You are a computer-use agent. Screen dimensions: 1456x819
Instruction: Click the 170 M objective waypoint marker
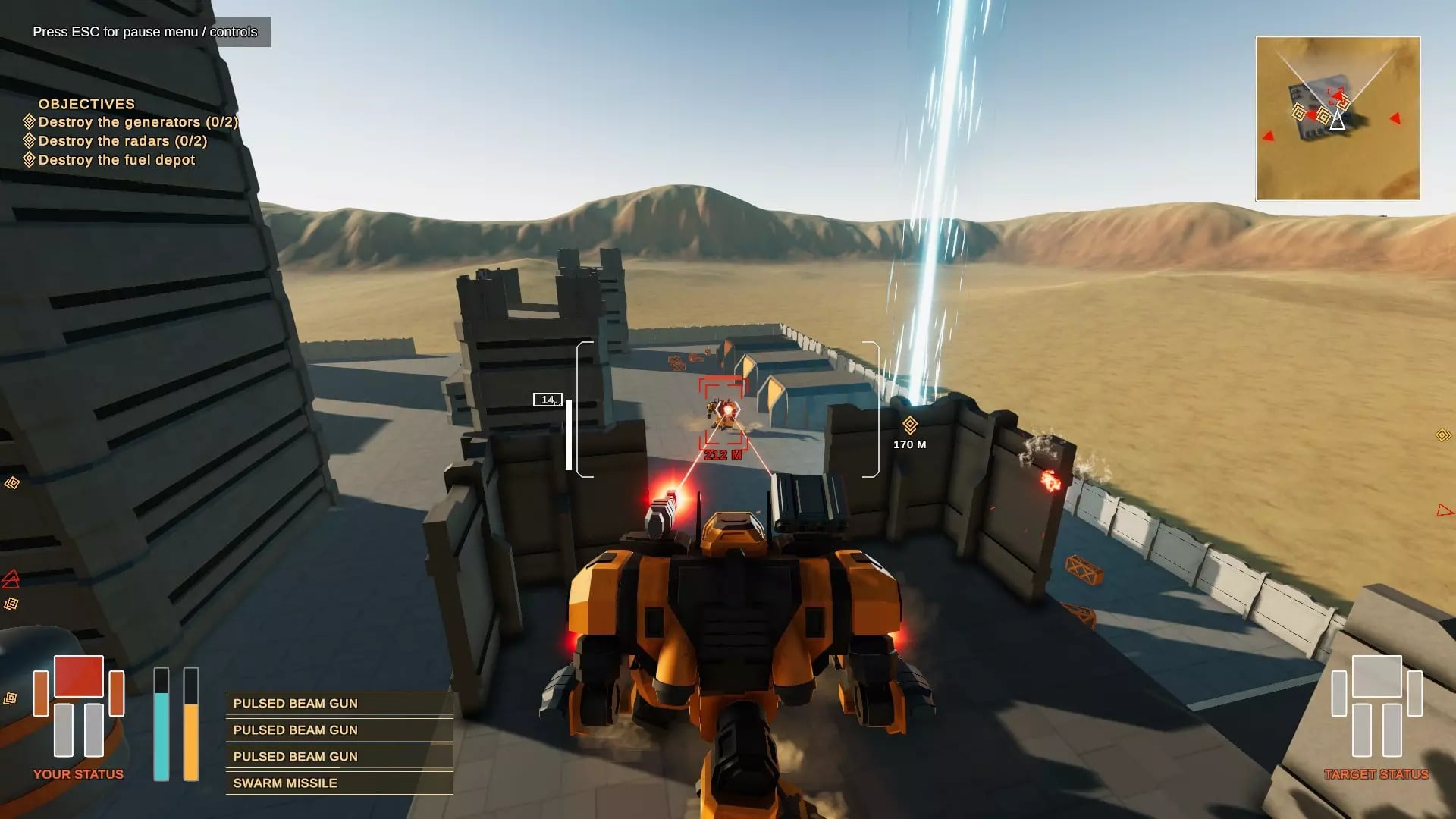tap(910, 425)
